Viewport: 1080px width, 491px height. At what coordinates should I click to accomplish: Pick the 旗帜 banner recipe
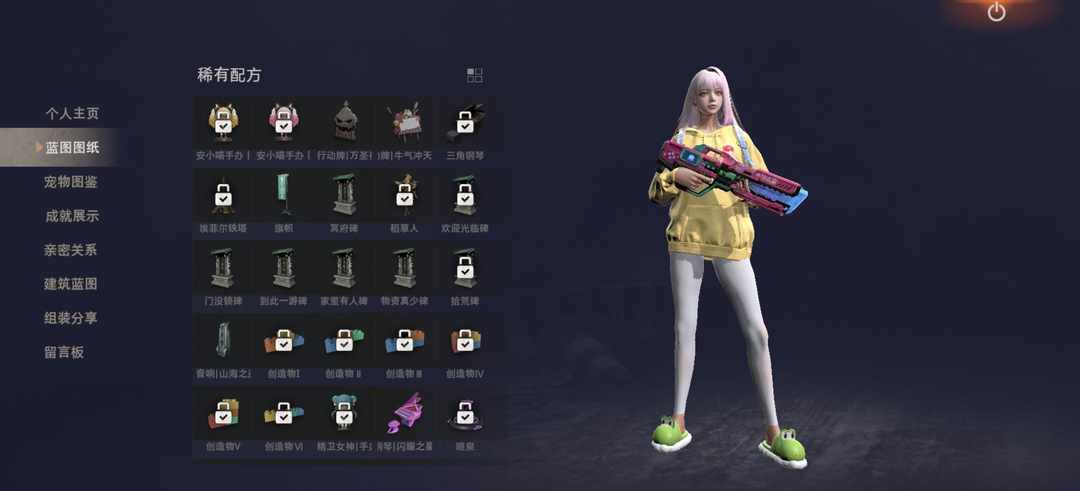[284, 197]
